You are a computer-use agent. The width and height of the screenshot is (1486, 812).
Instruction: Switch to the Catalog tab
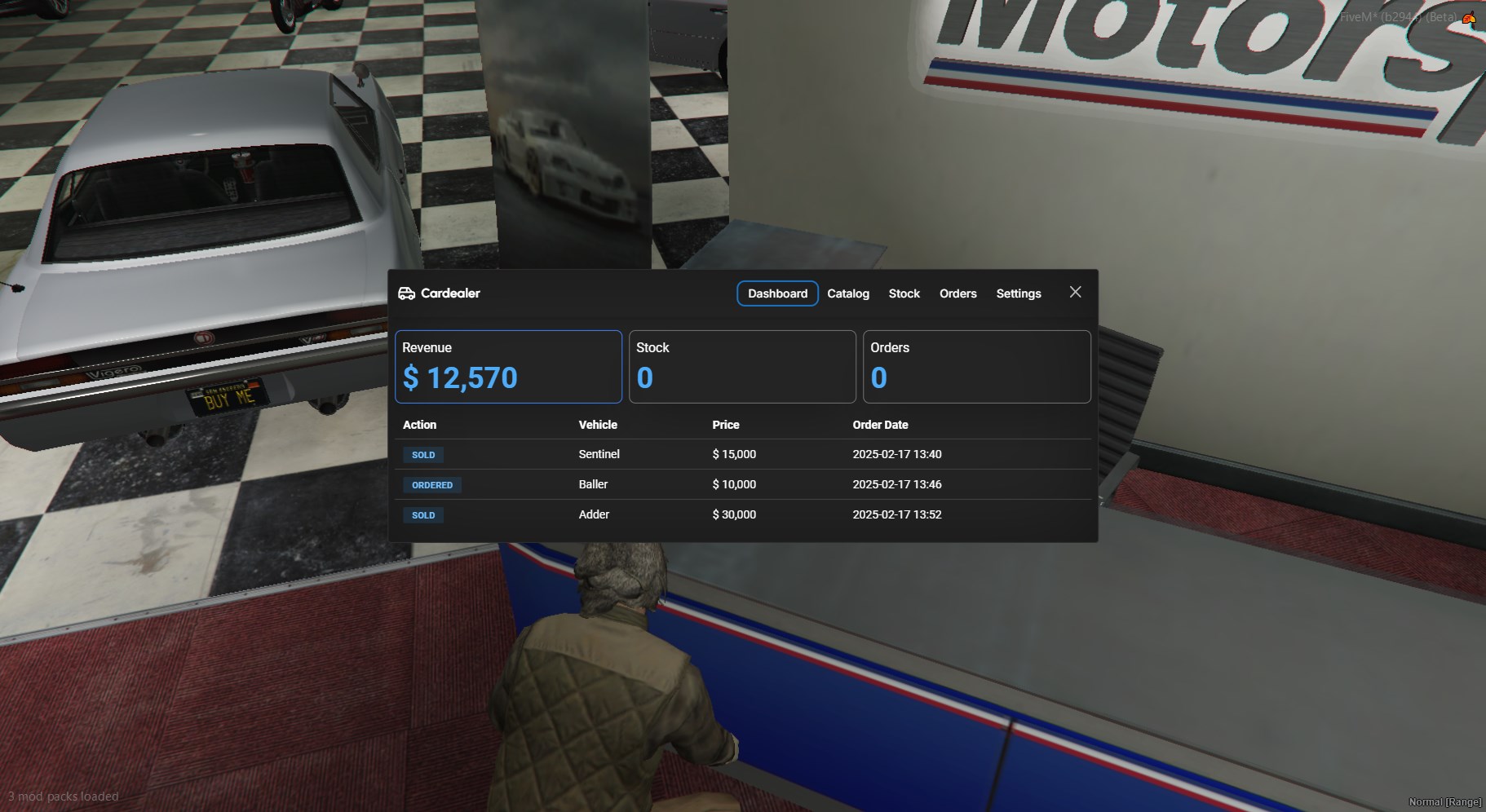[x=848, y=293]
